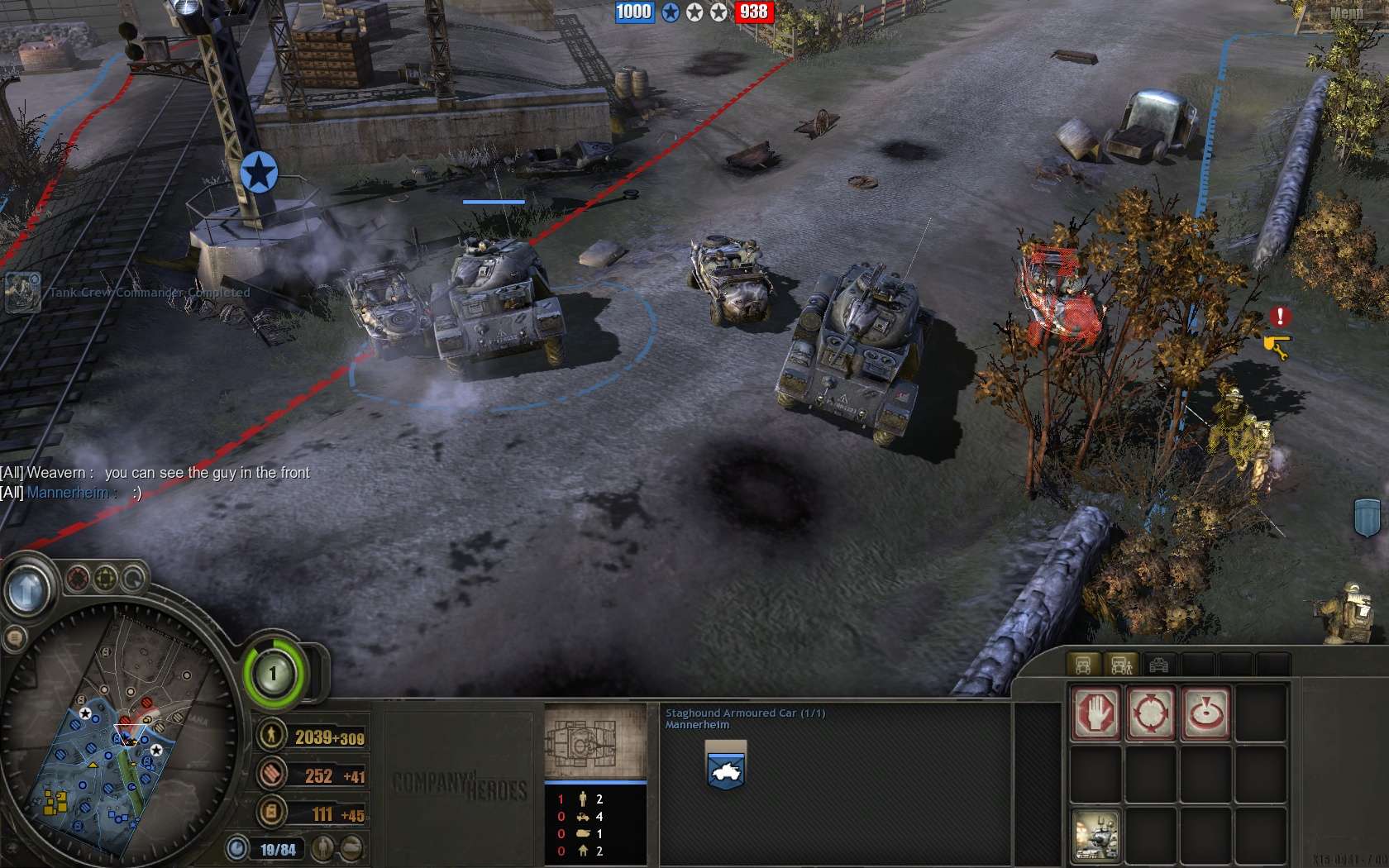
Task: Click the yellow arrows minimap button
Action: pos(106,578)
